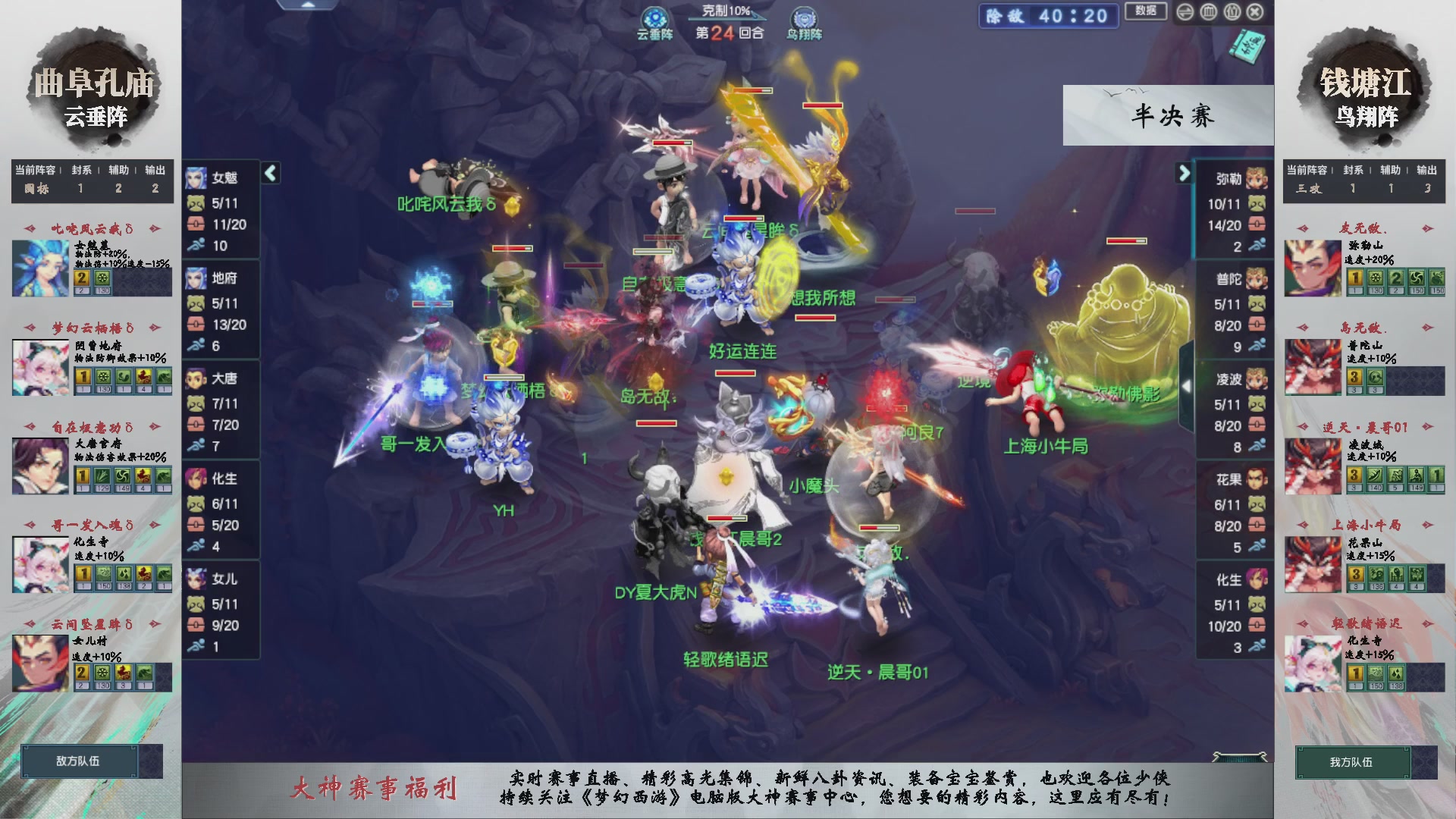Screen dimensions: 1456x819
Task: Click the small arrow beside 凌波 panel
Action: coord(1188,388)
